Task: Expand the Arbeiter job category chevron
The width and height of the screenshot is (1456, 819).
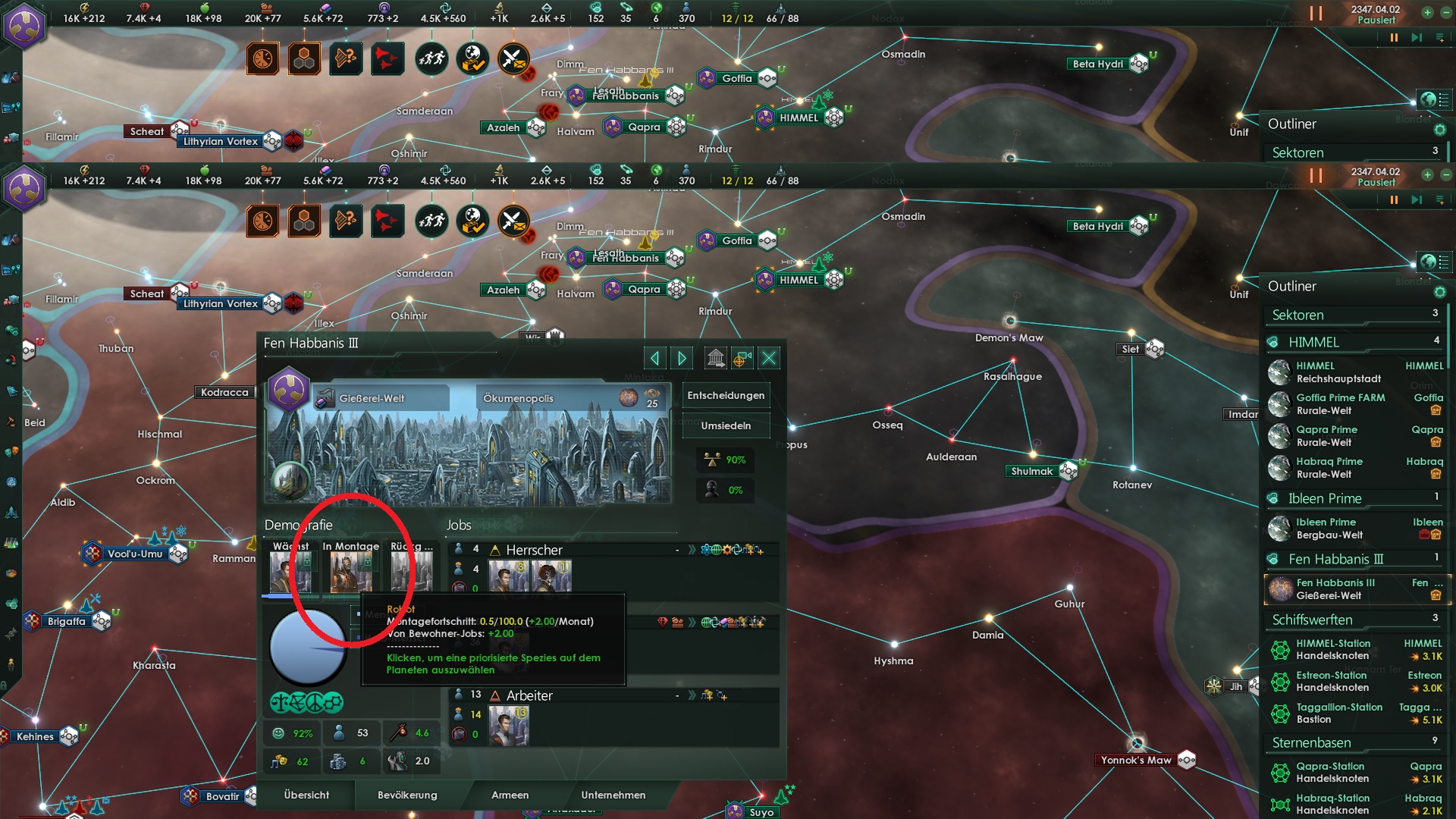Action: (x=691, y=695)
